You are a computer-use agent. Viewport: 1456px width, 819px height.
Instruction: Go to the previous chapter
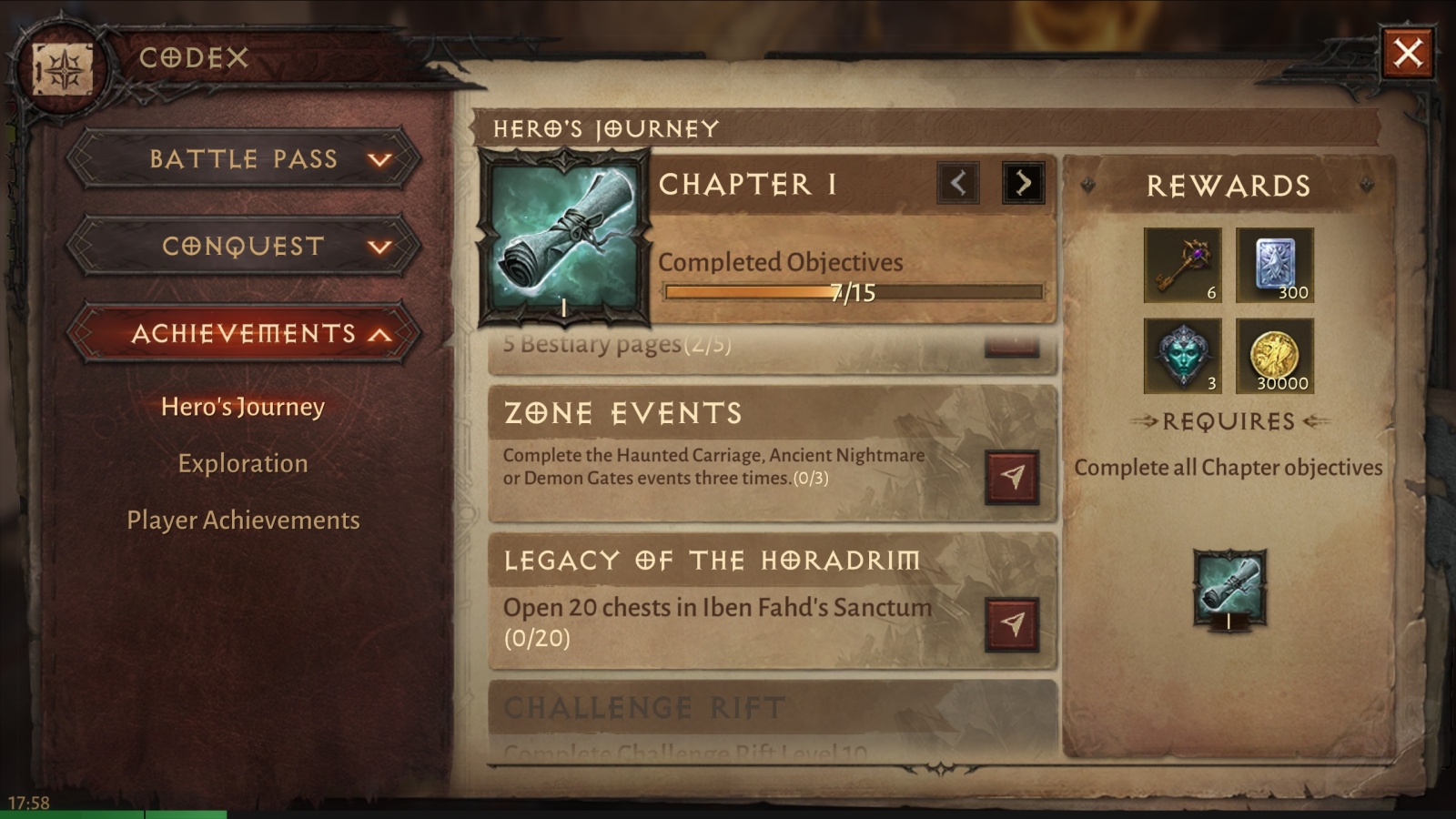click(958, 183)
